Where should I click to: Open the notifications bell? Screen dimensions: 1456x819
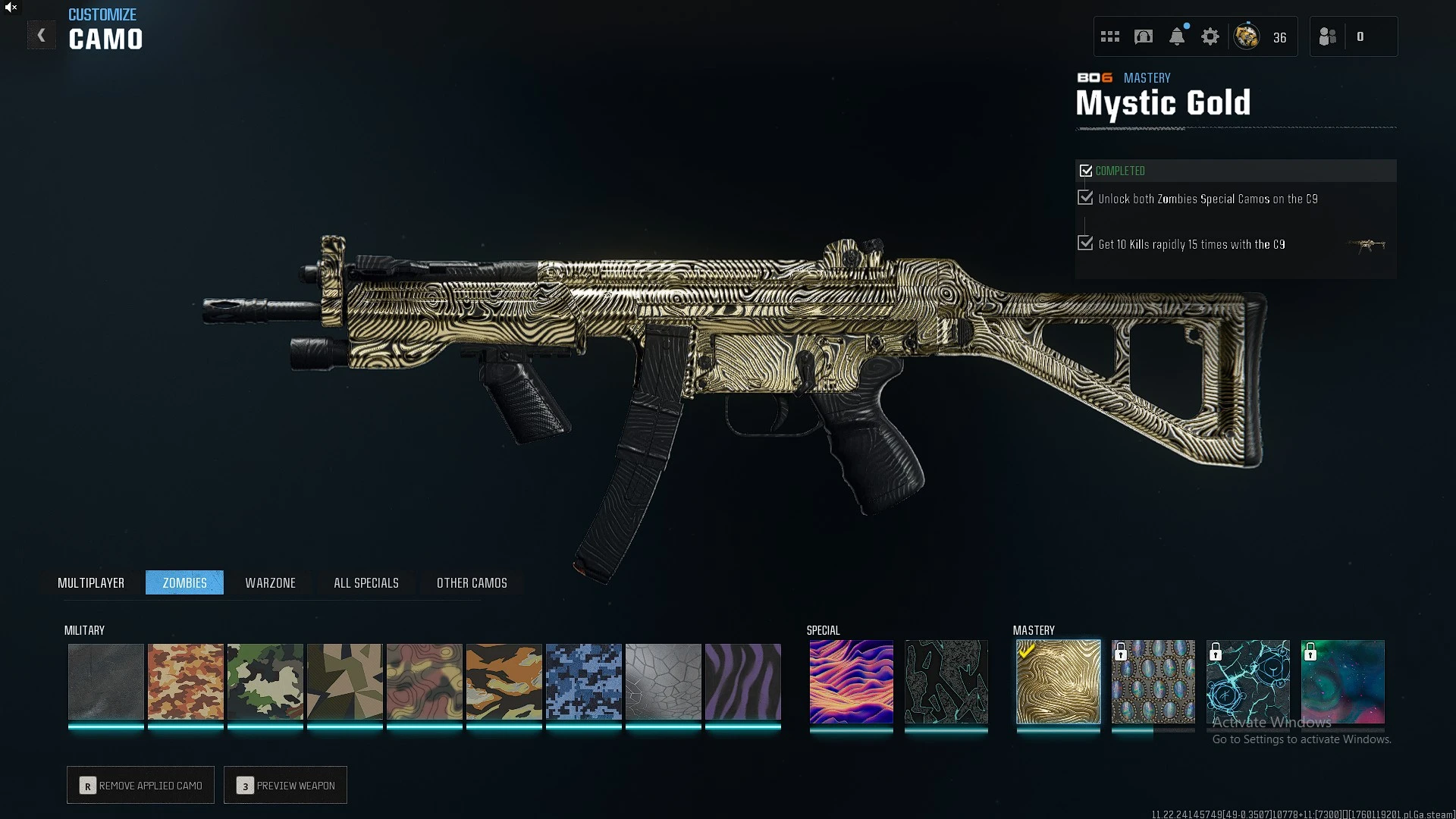coord(1177,36)
